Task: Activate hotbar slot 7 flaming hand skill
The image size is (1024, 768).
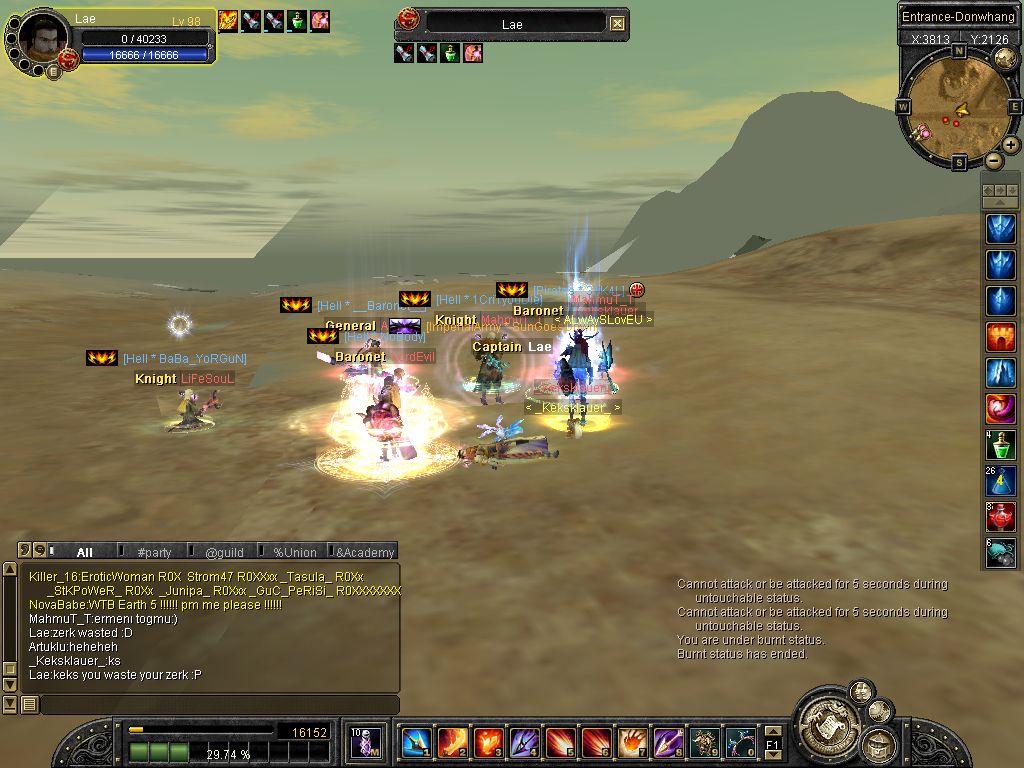Action: tap(633, 743)
